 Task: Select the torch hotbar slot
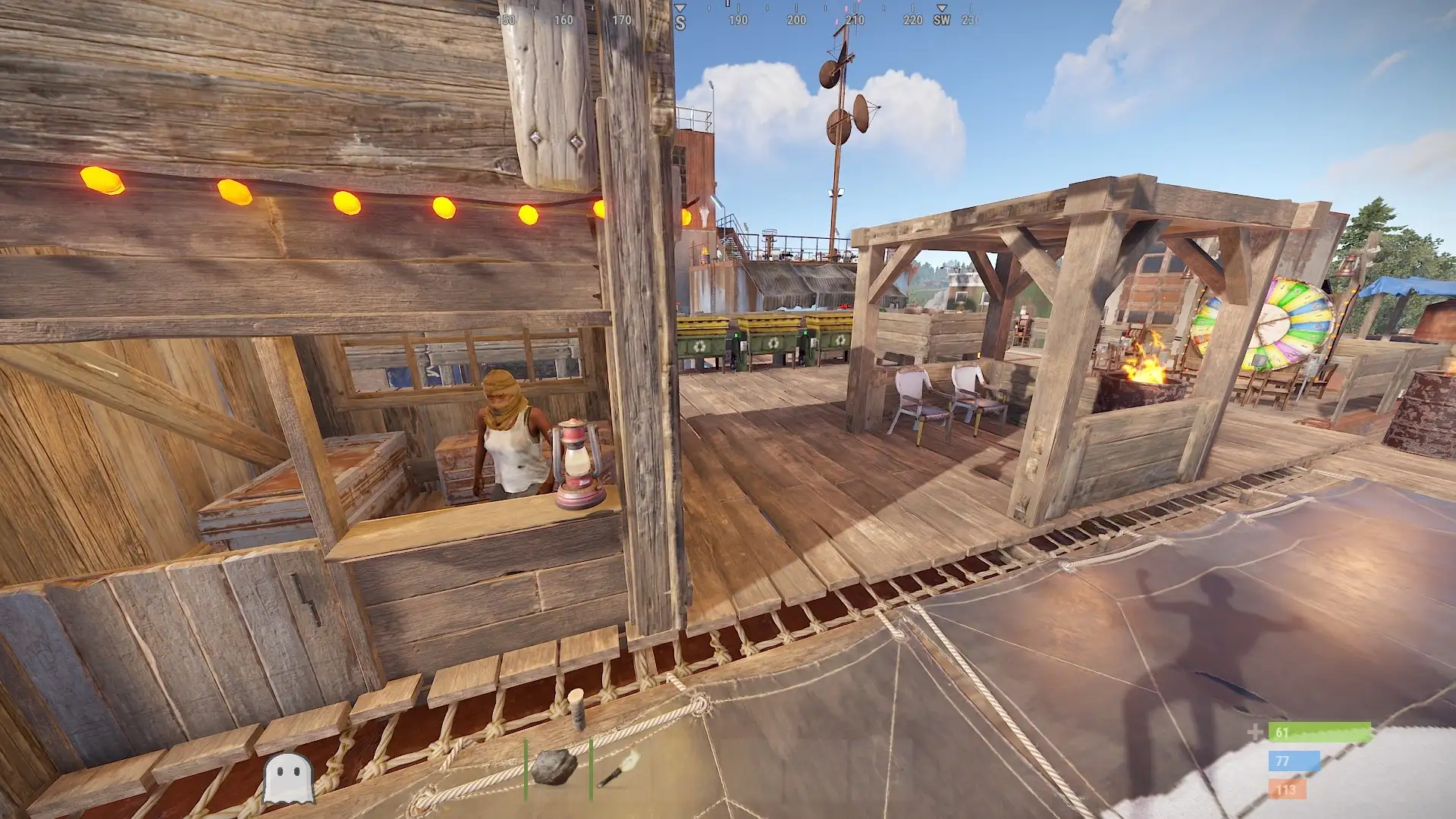pyautogui.click(x=619, y=769)
